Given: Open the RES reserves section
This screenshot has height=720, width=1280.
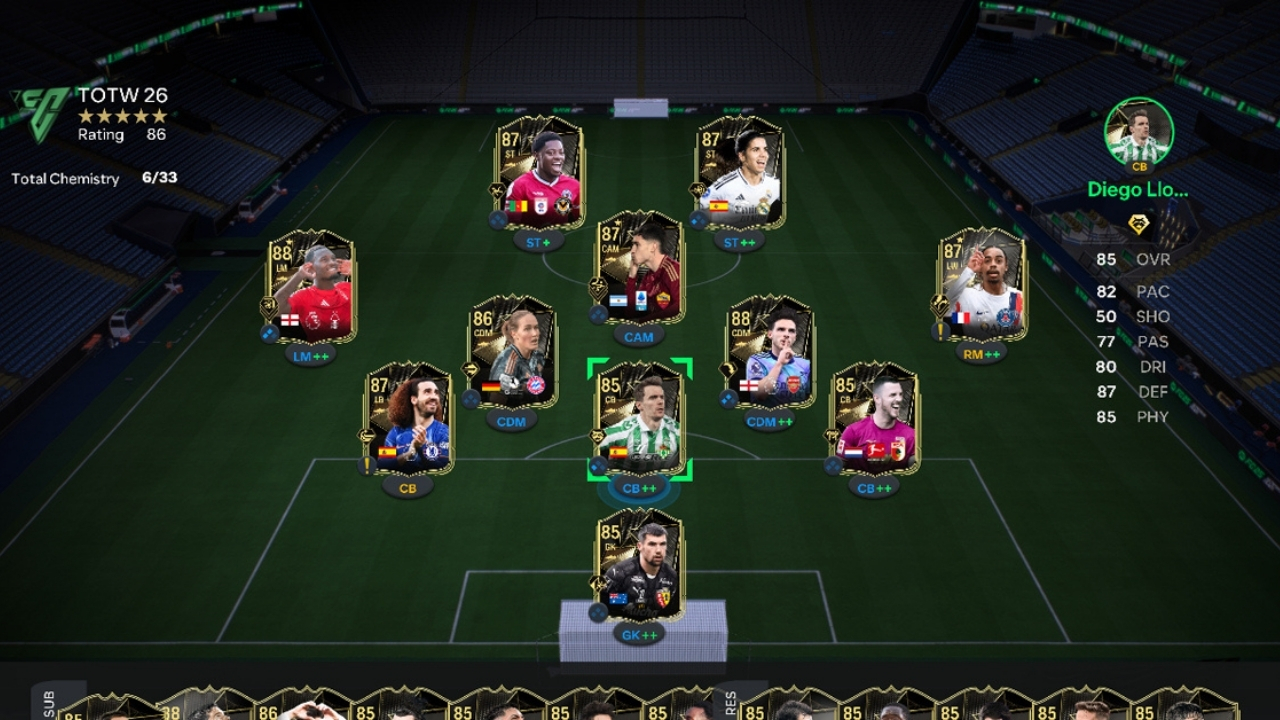Looking at the screenshot, I should [x=729, y=702].
